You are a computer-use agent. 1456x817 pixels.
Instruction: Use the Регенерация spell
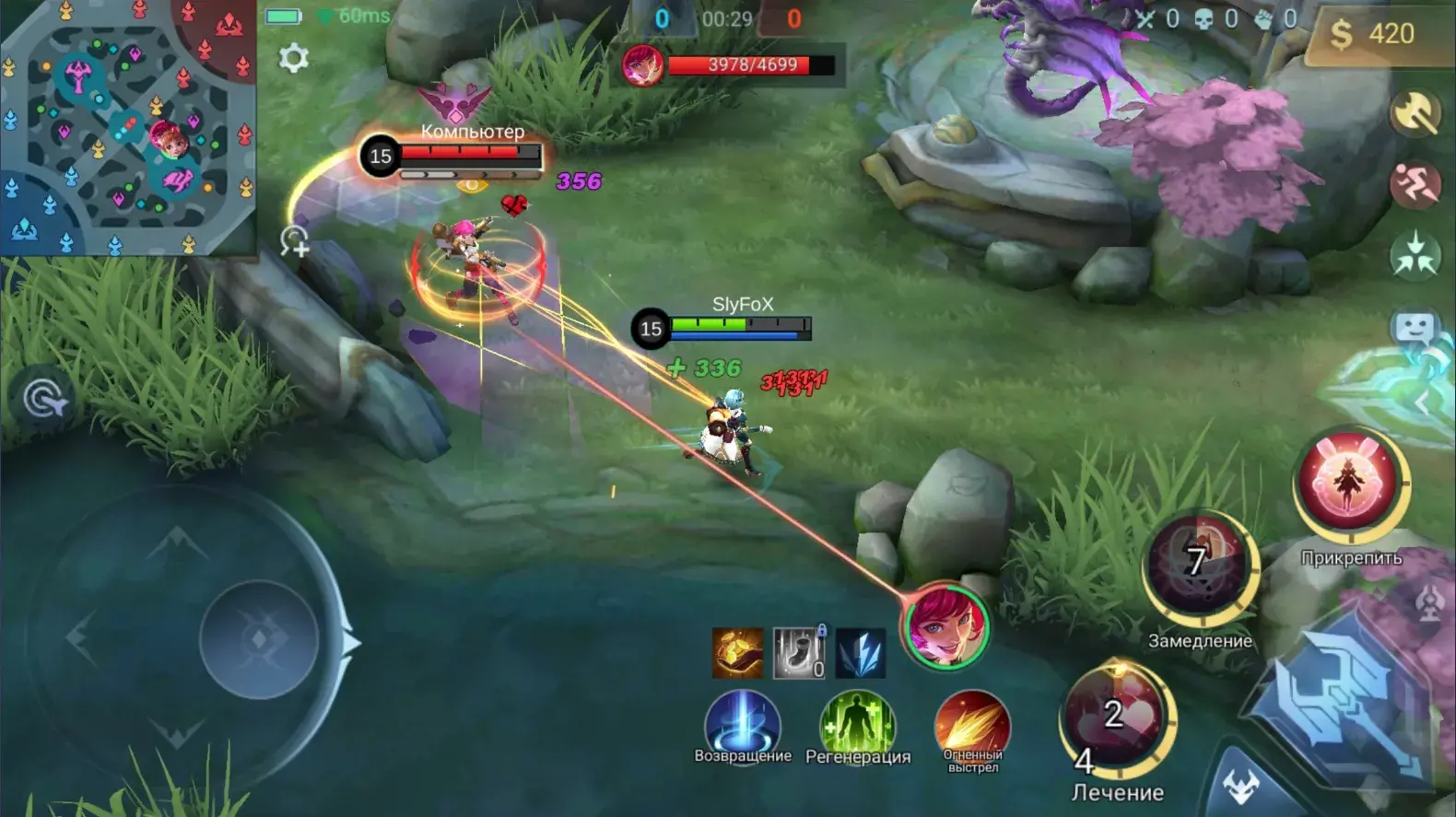(x=857, y=725)
